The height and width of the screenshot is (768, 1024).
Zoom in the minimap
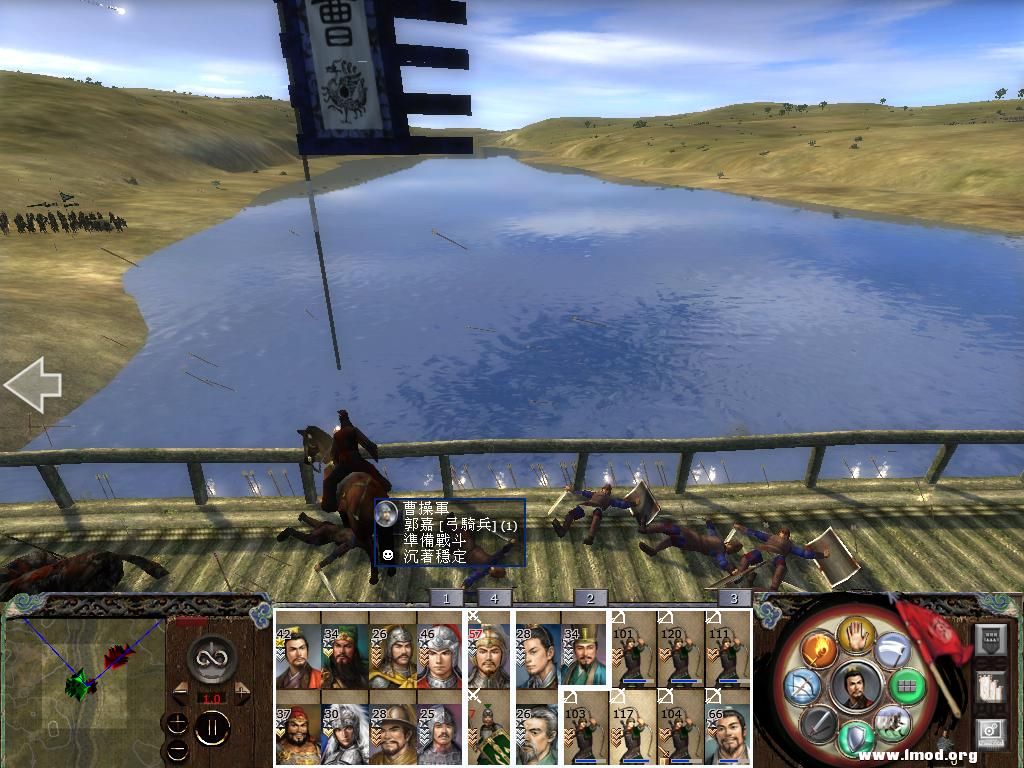(176, 724)
